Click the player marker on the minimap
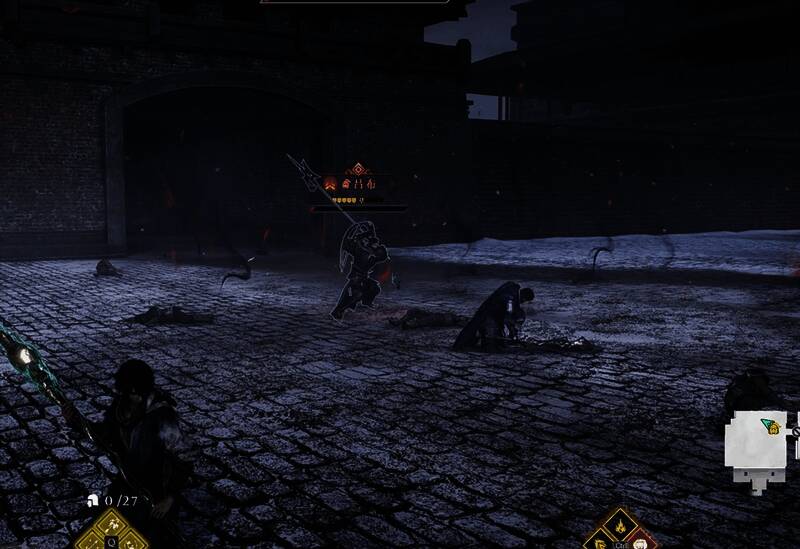Viewport: 800px width, 549px height. [770, 427]
